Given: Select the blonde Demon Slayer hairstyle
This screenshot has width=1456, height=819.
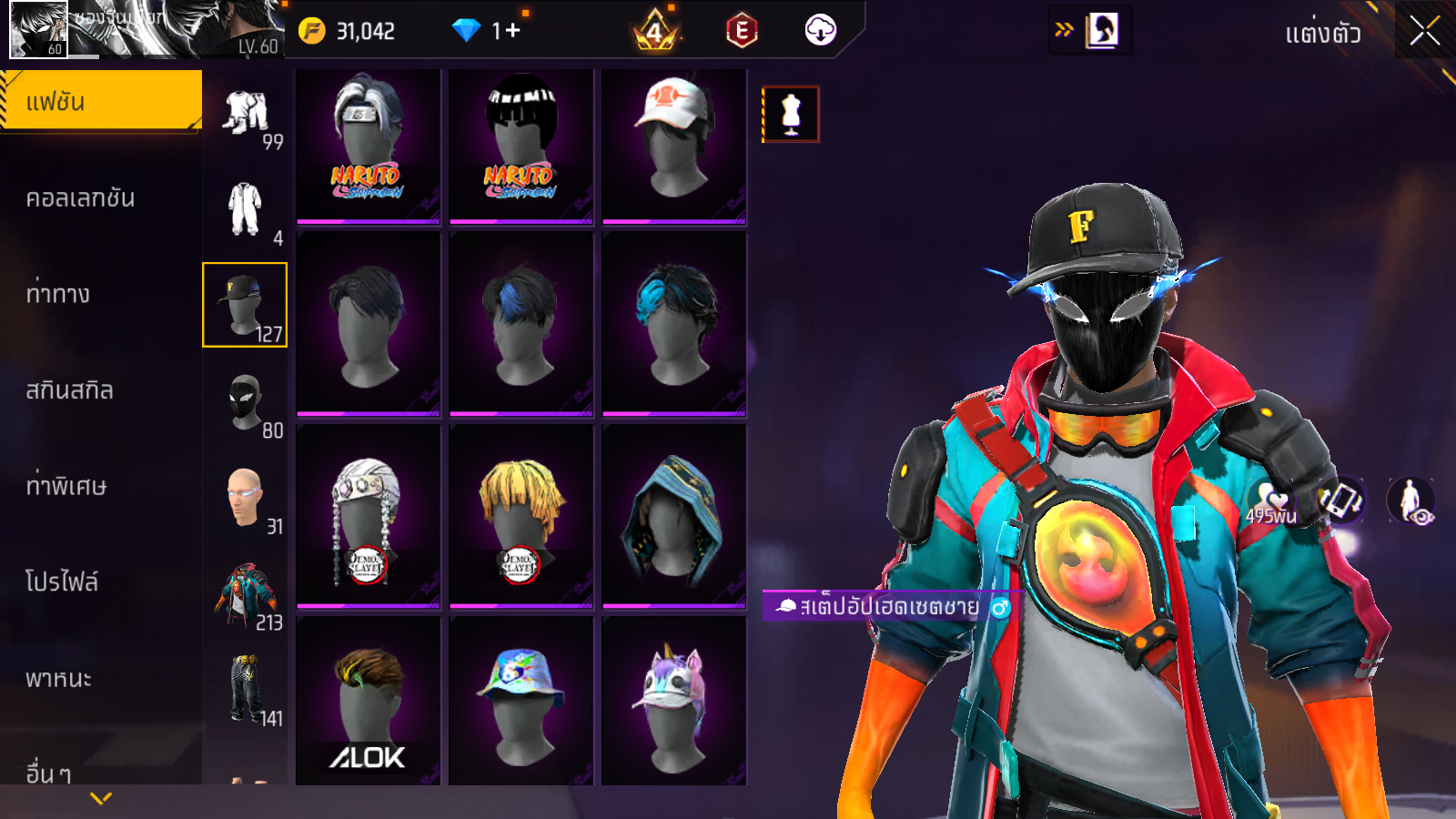Looking at the screenshot, I should pyautogui.click(x=521, y=516).
